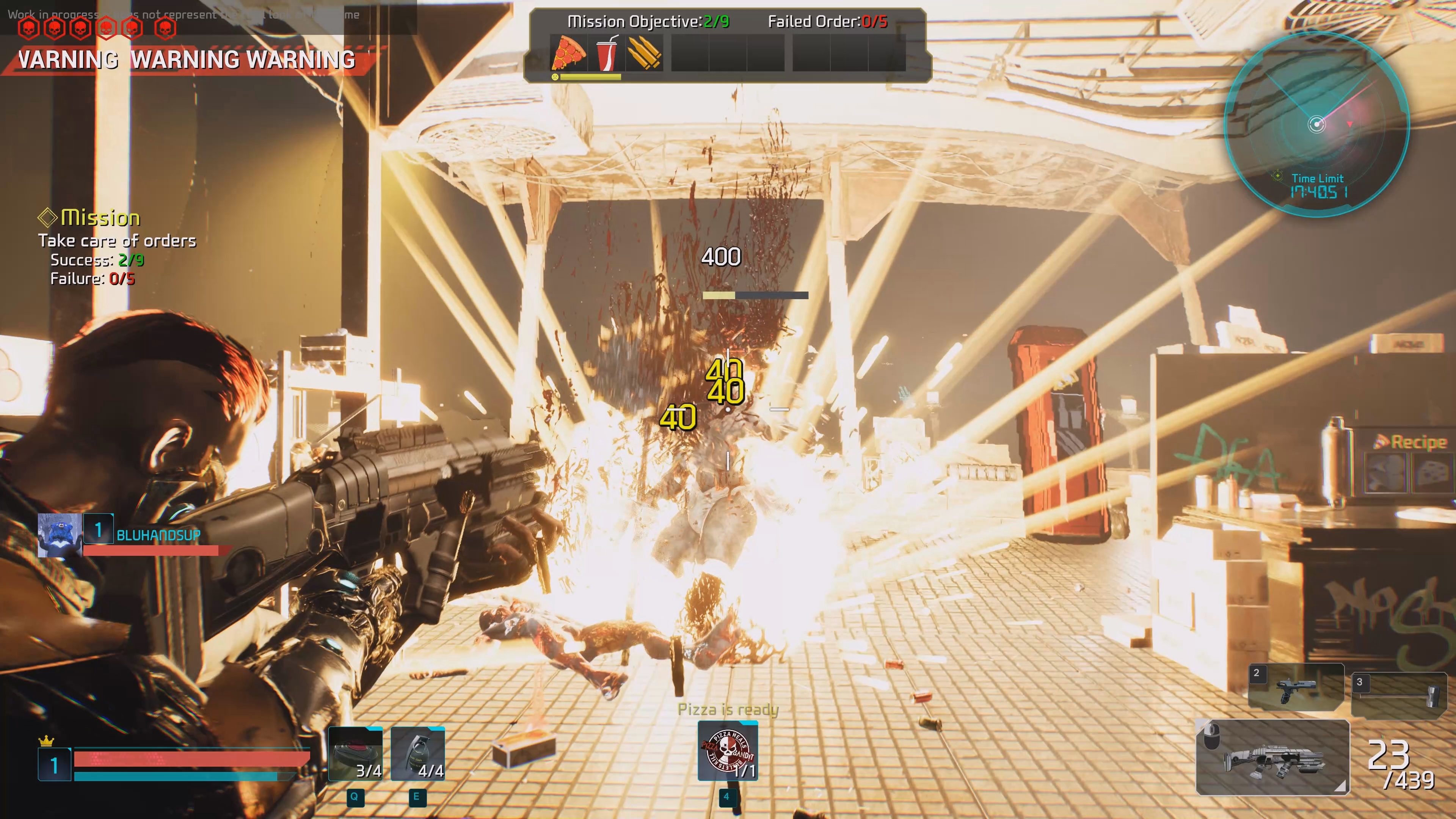Open the circular minimap radar
Image resolution: width=1456 pixels, height=819 pixels.
pyautogui.click(x=1316, y=124)
